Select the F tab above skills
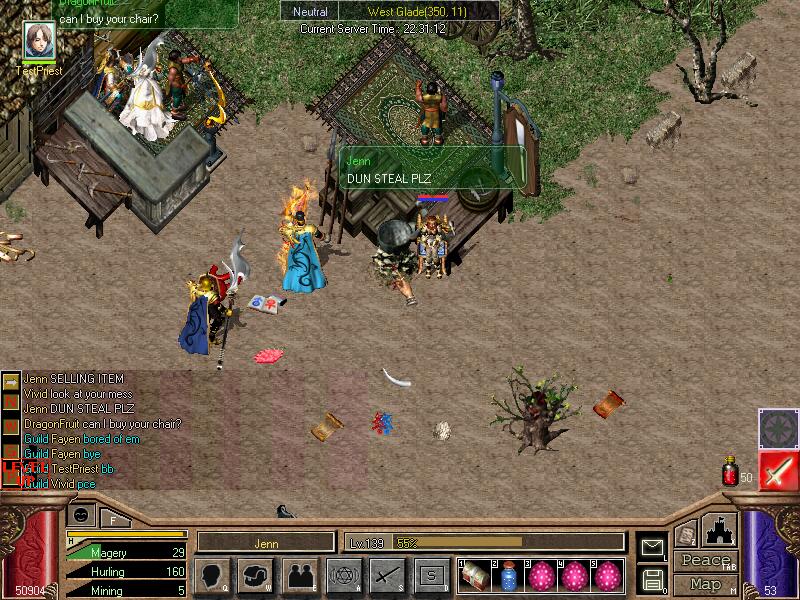 (x=114, y=518)
